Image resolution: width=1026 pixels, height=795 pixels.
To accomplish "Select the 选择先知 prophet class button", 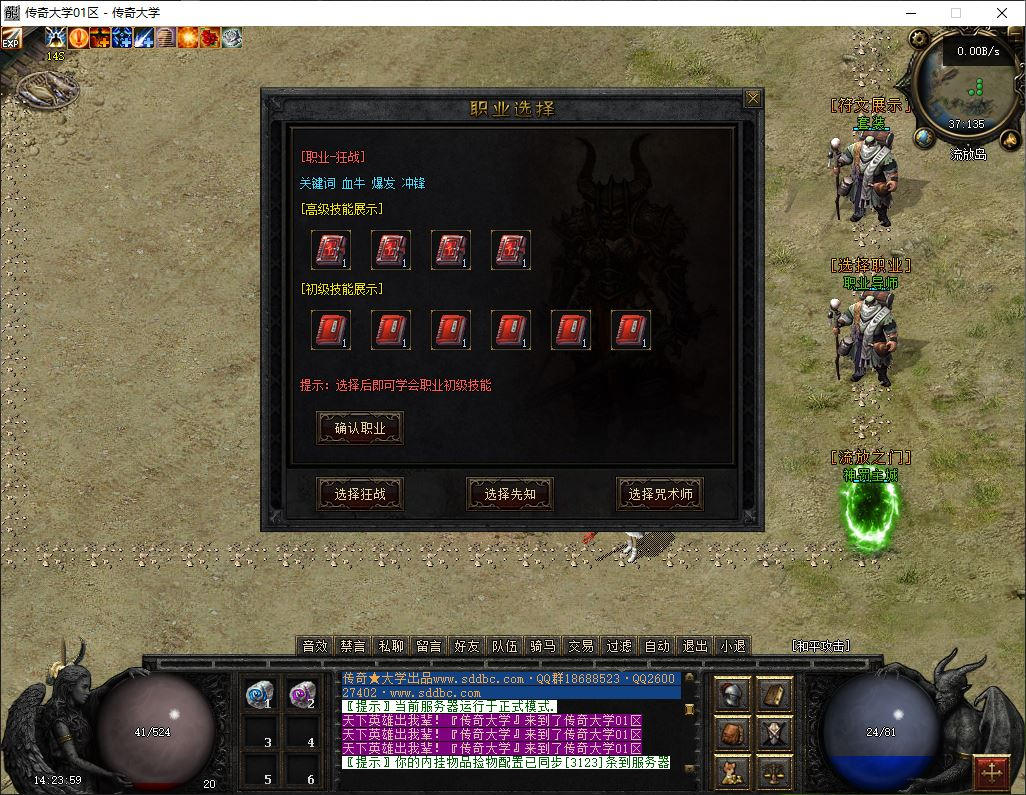I will click(x=510, y=494).
